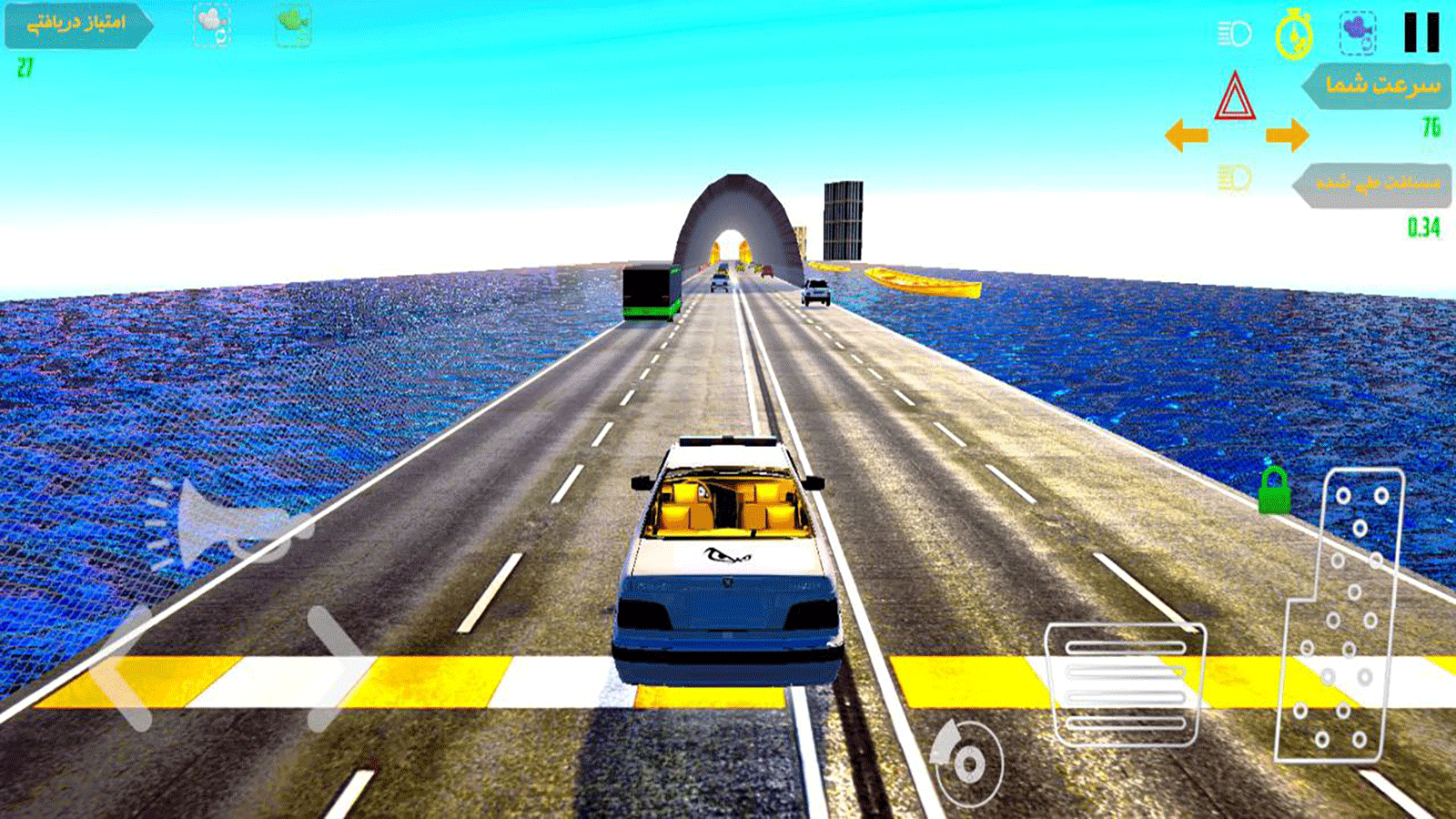Screen dimensions: 1456x819
Task: Steer right with the right chevron
Action: click(335, 669)
